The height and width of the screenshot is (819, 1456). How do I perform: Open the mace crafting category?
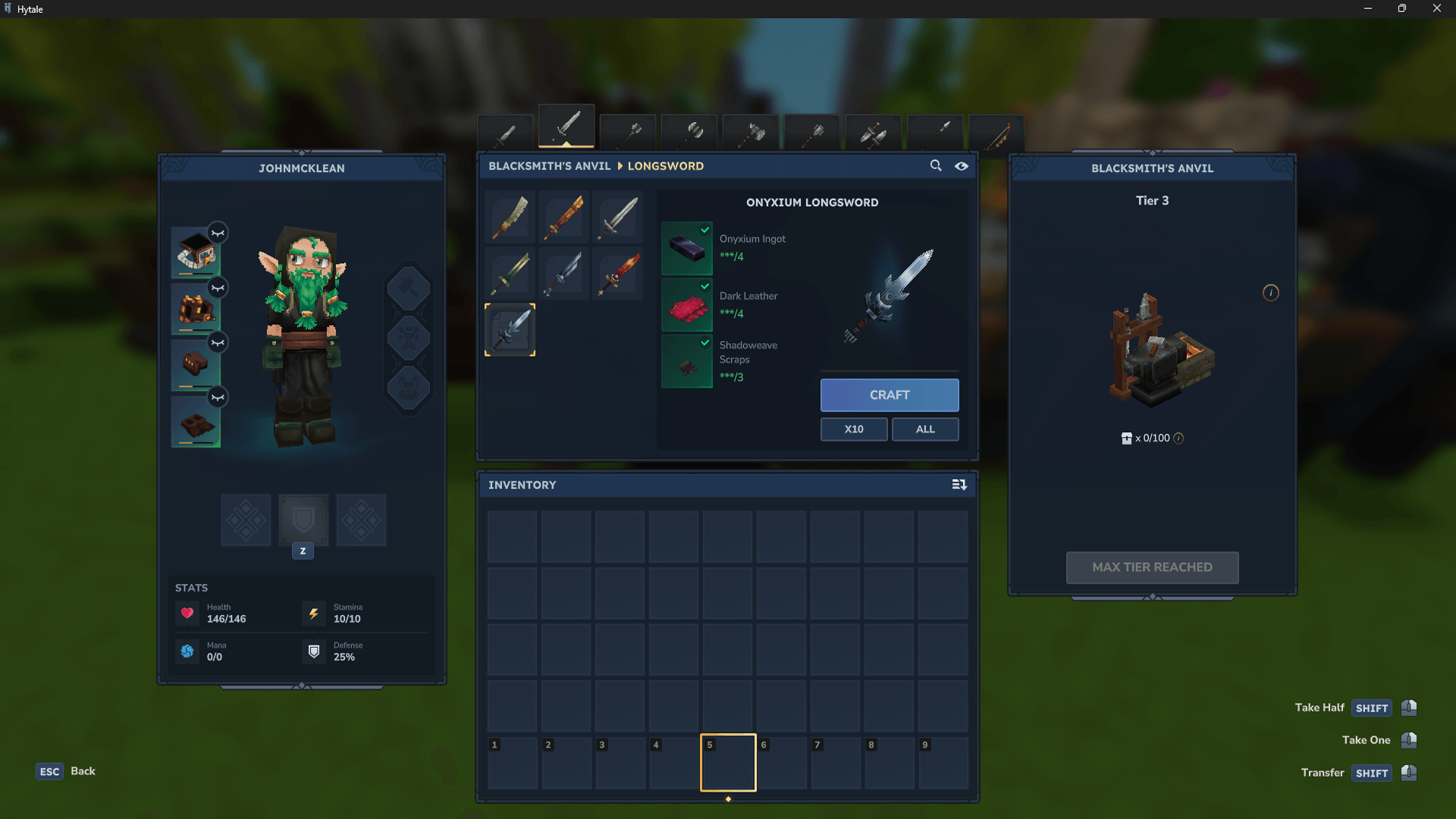point(628,133)
